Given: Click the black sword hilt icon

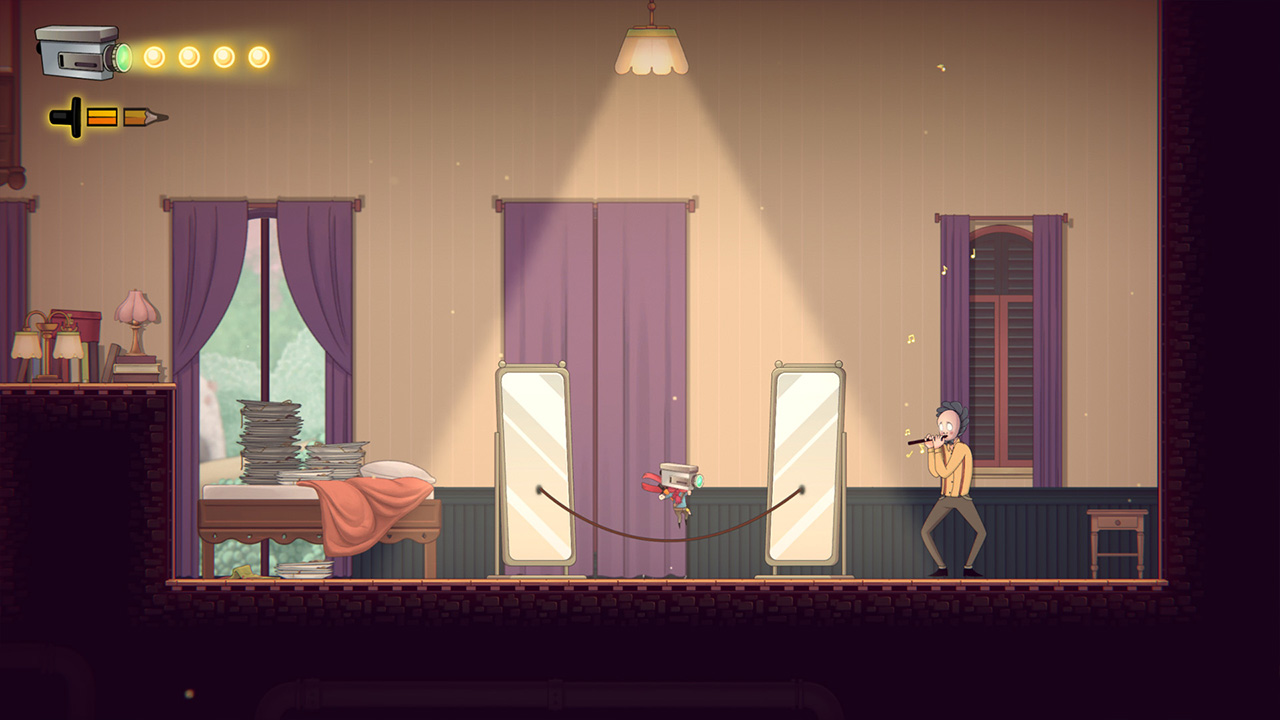Looking at the screenshot, I should 66,115.
